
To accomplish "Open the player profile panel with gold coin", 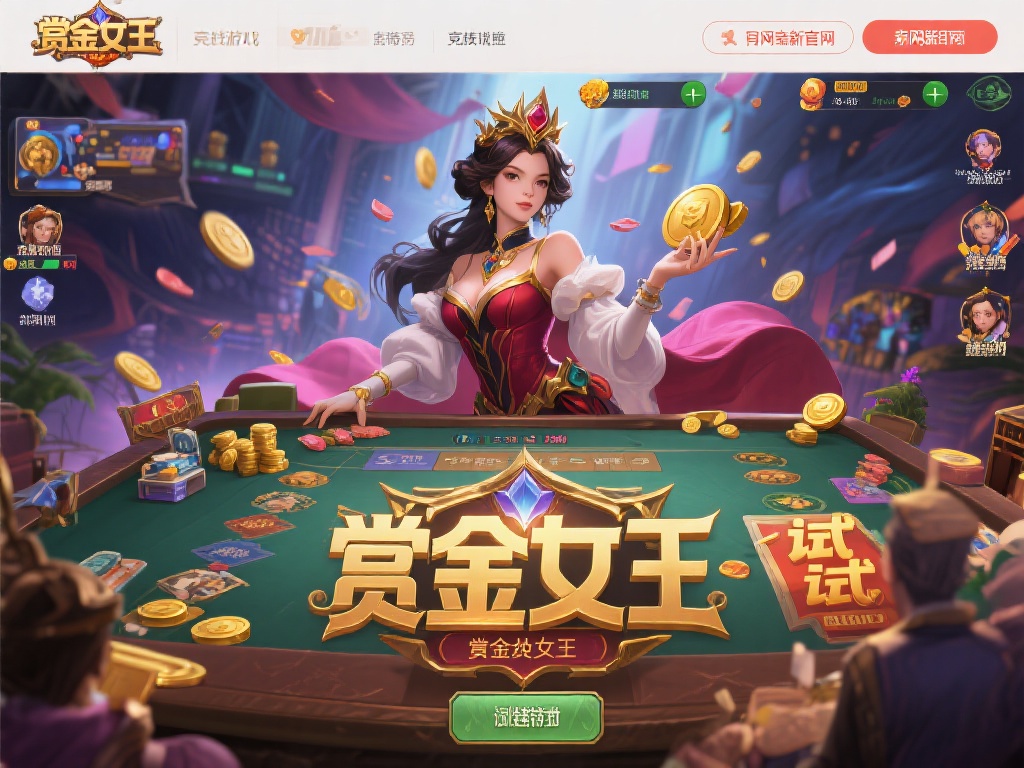I will [98, 155].
